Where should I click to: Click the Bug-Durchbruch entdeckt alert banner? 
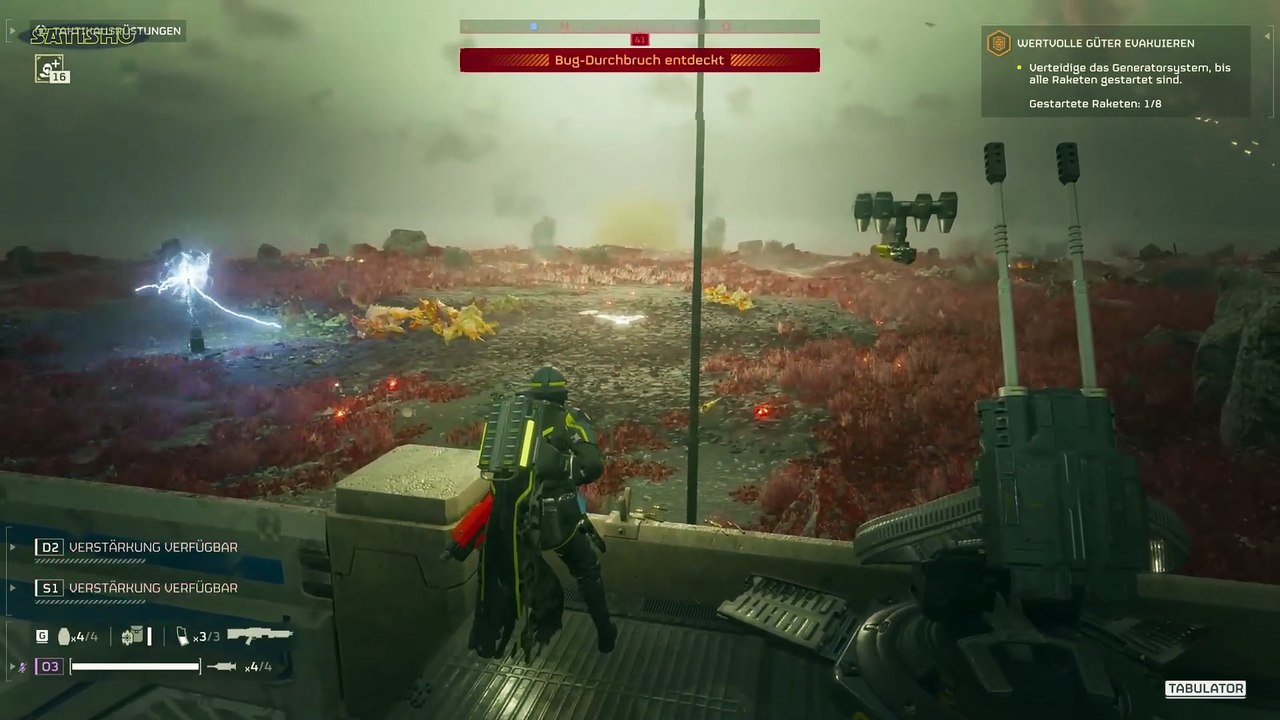pos(640,60)
